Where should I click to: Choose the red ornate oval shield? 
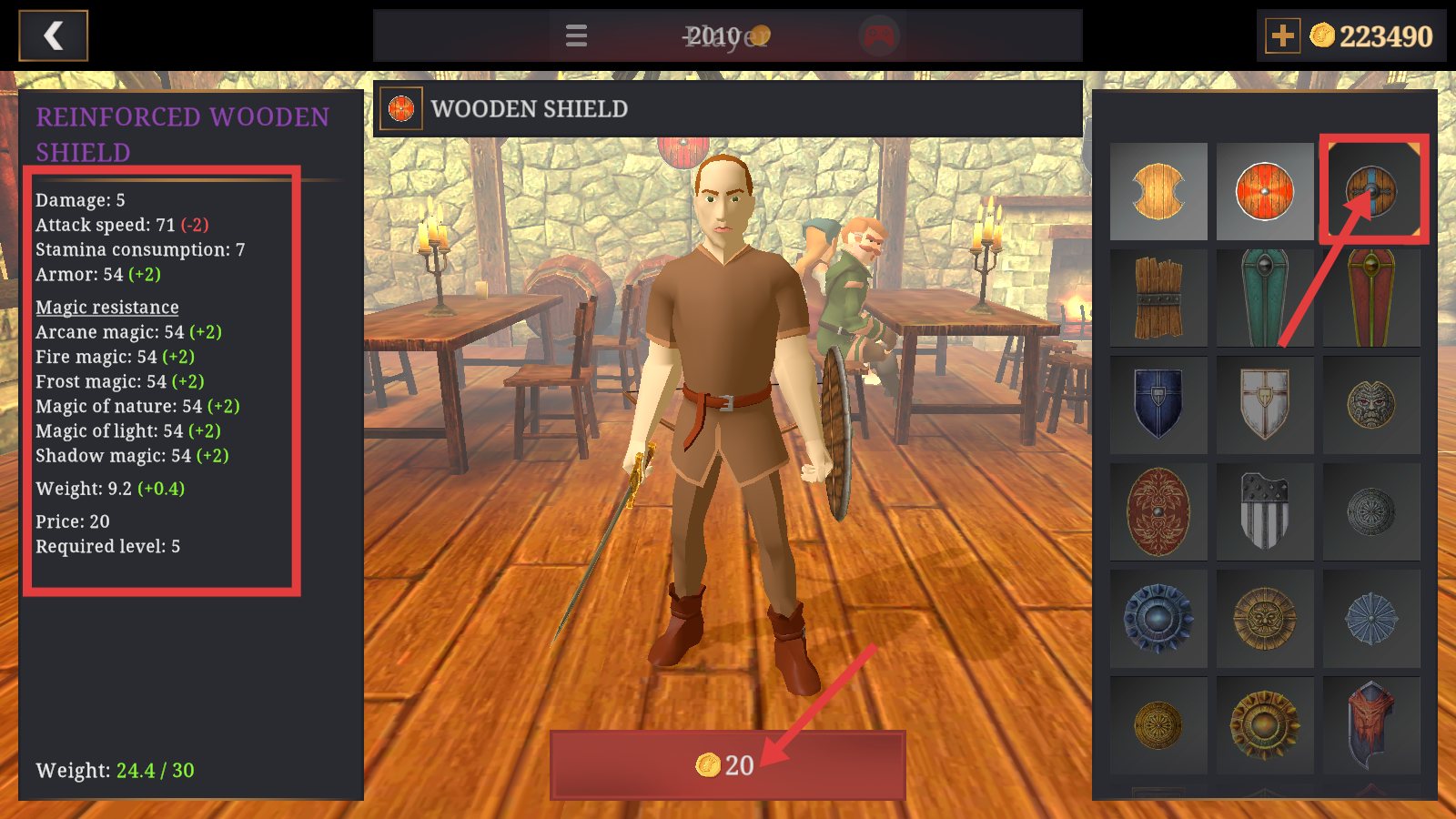(1158, 511)
